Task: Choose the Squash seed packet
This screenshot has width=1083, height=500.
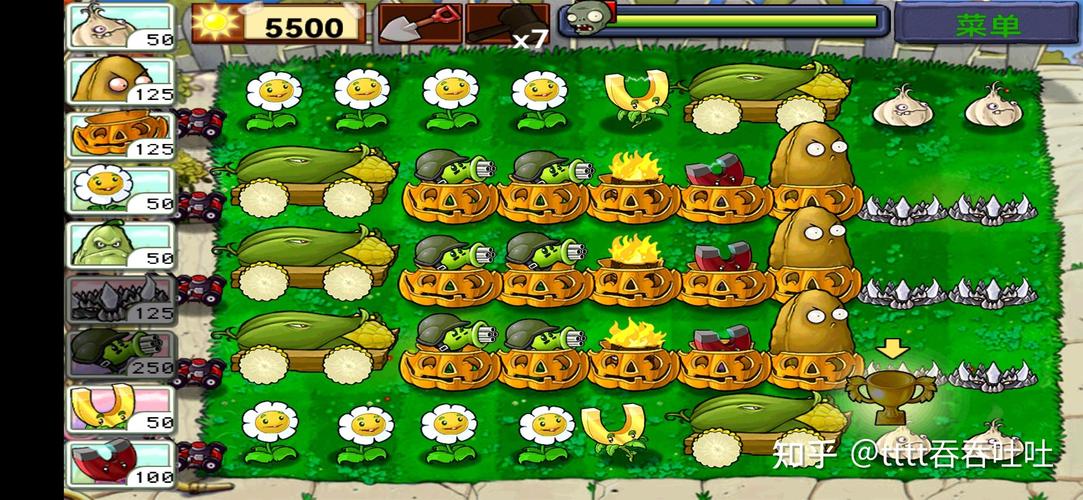Action: click(x=120, y=244)
